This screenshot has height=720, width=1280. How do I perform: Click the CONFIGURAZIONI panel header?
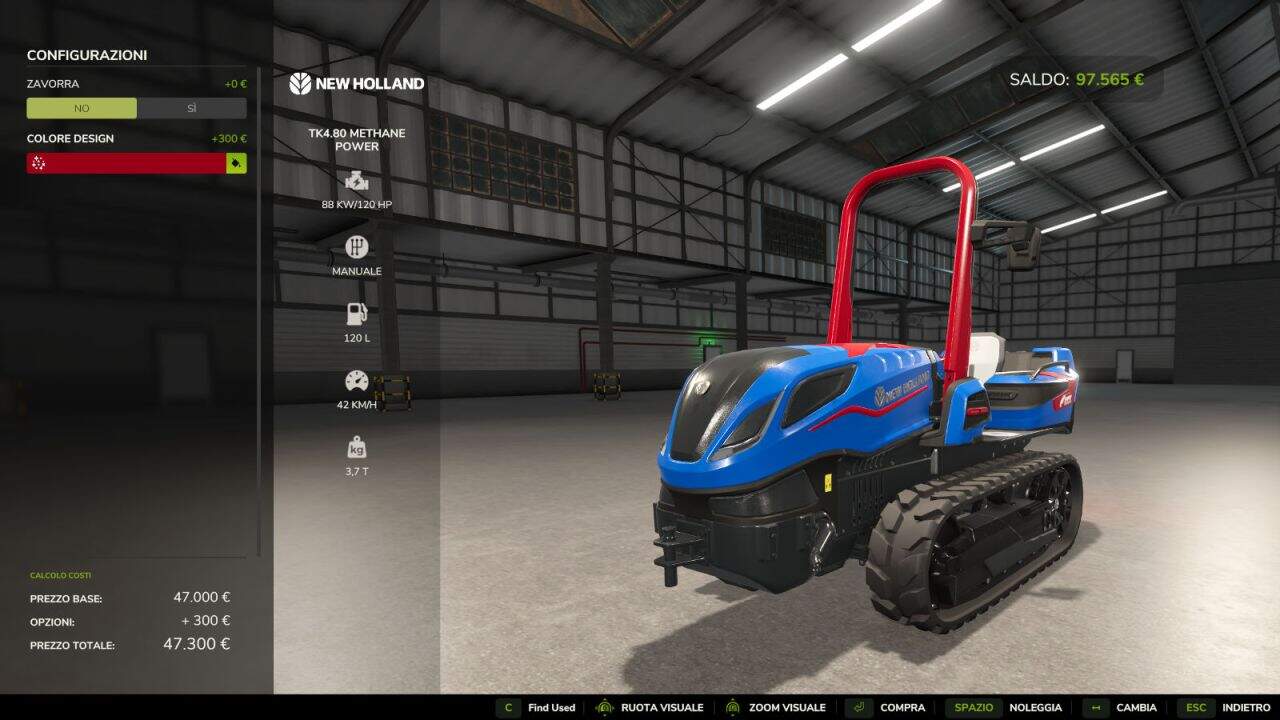coord(86,55)
